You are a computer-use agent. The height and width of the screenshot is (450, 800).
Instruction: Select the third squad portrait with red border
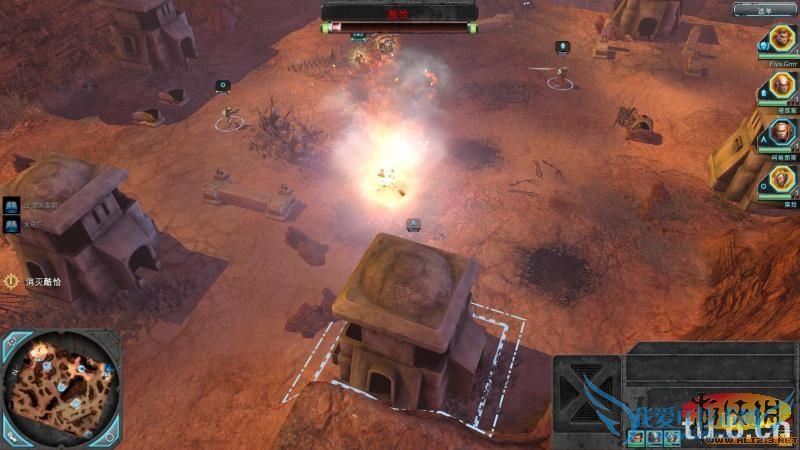pos(781,132)
